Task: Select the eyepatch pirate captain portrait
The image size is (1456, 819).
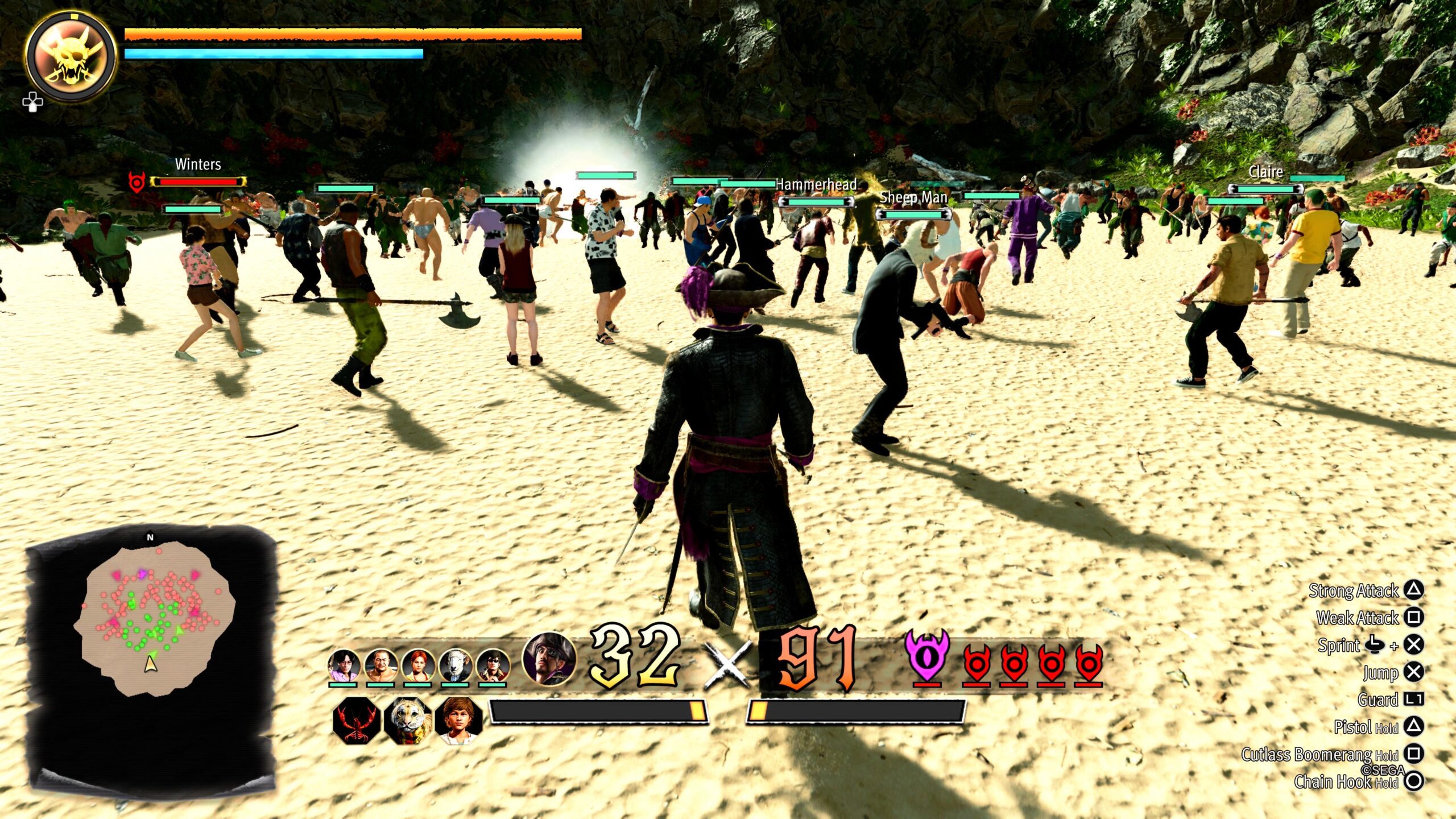Action: (548, 658)
